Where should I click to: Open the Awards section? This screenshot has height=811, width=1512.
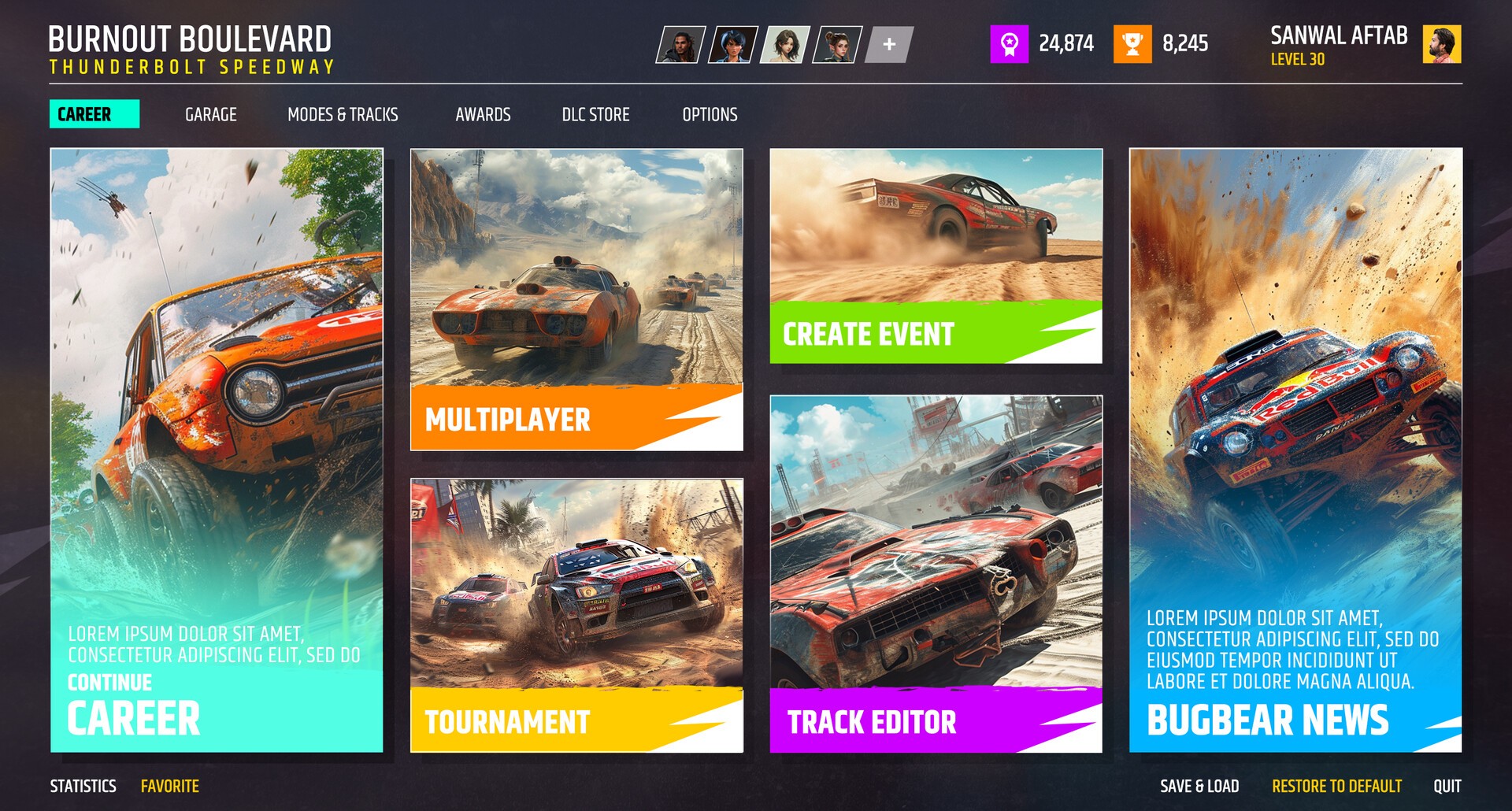[x=483, y=114]
